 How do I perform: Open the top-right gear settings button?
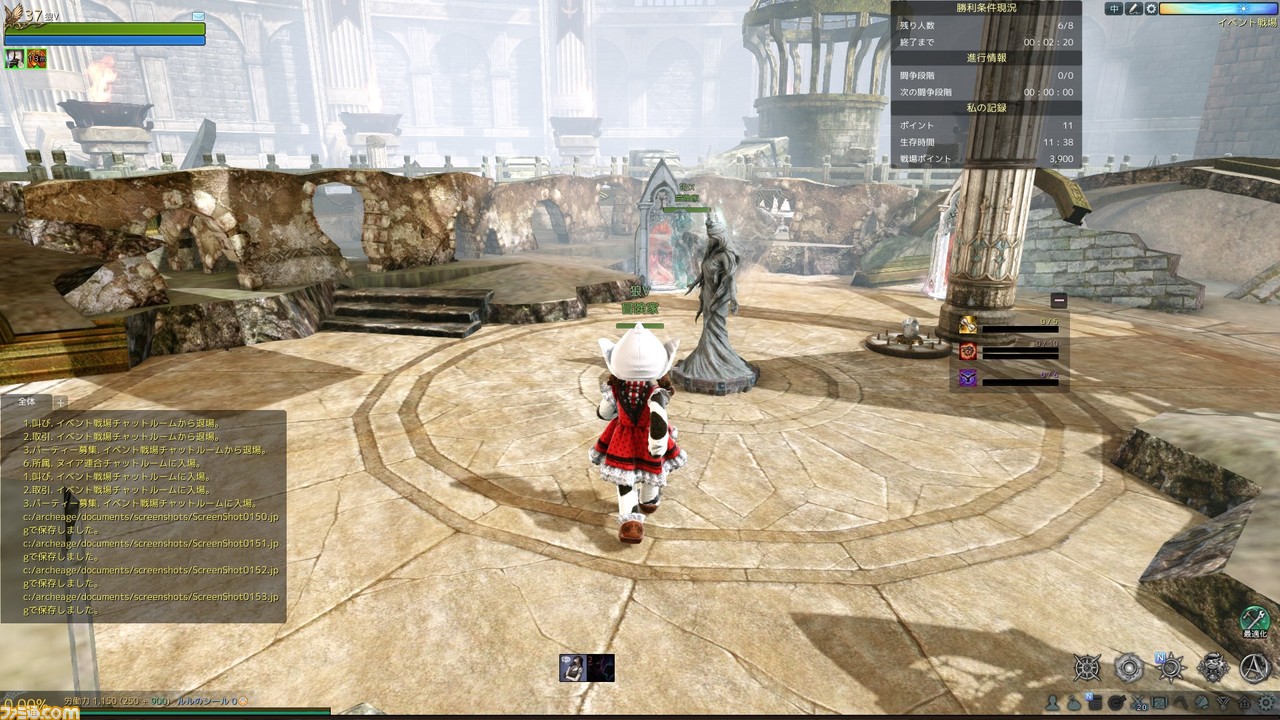coord(1151,9)
